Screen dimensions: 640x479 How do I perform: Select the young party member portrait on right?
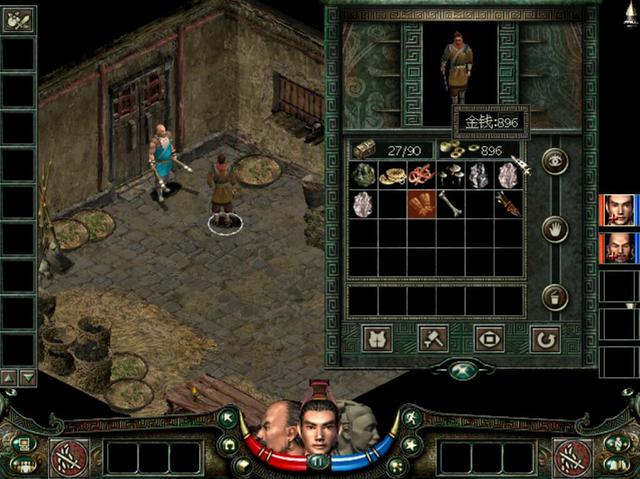(619, 210)
